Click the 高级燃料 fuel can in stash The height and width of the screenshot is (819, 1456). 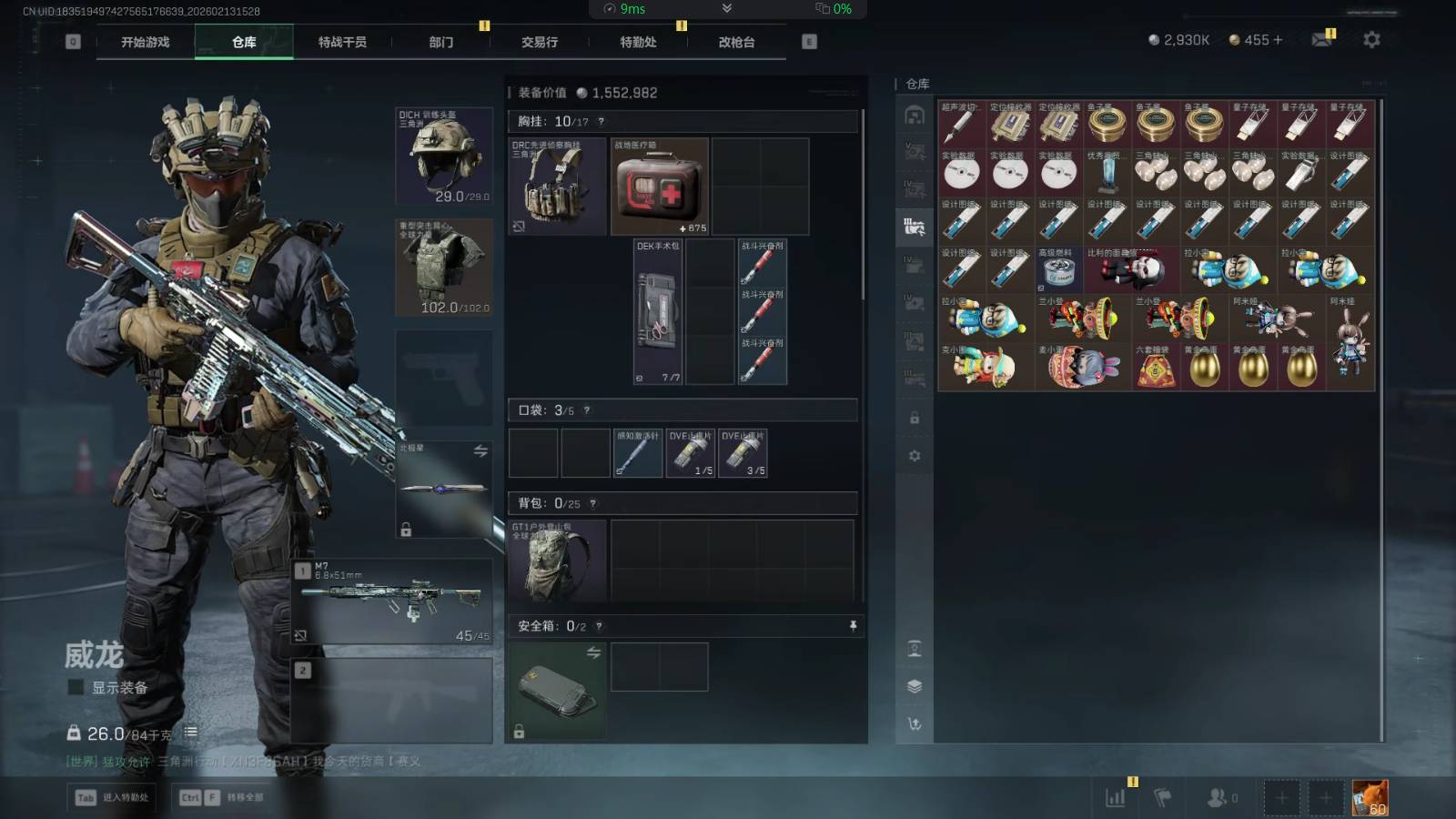(x=1058, y=269)
